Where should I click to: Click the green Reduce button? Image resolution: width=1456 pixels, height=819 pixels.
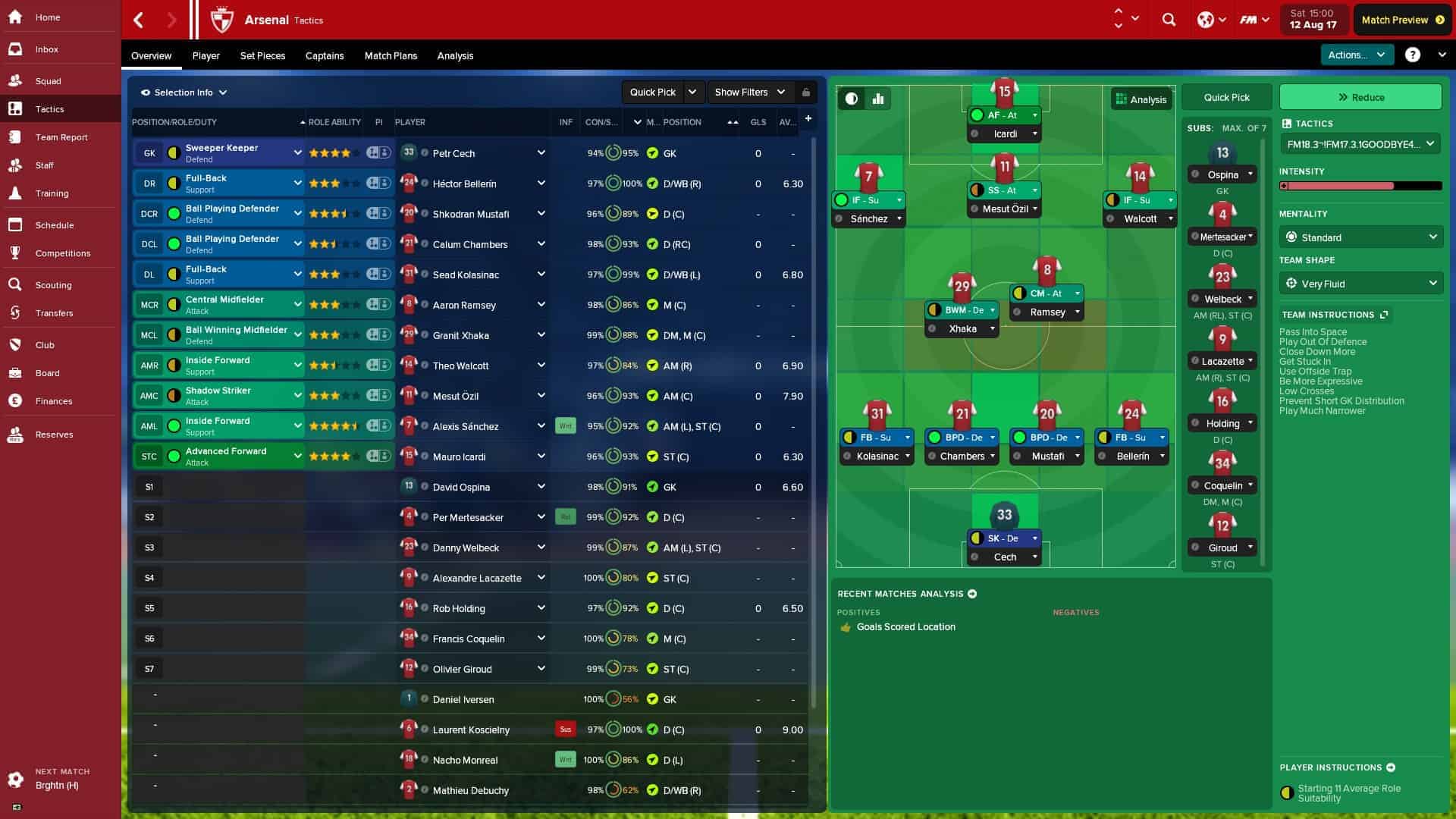1360,98
